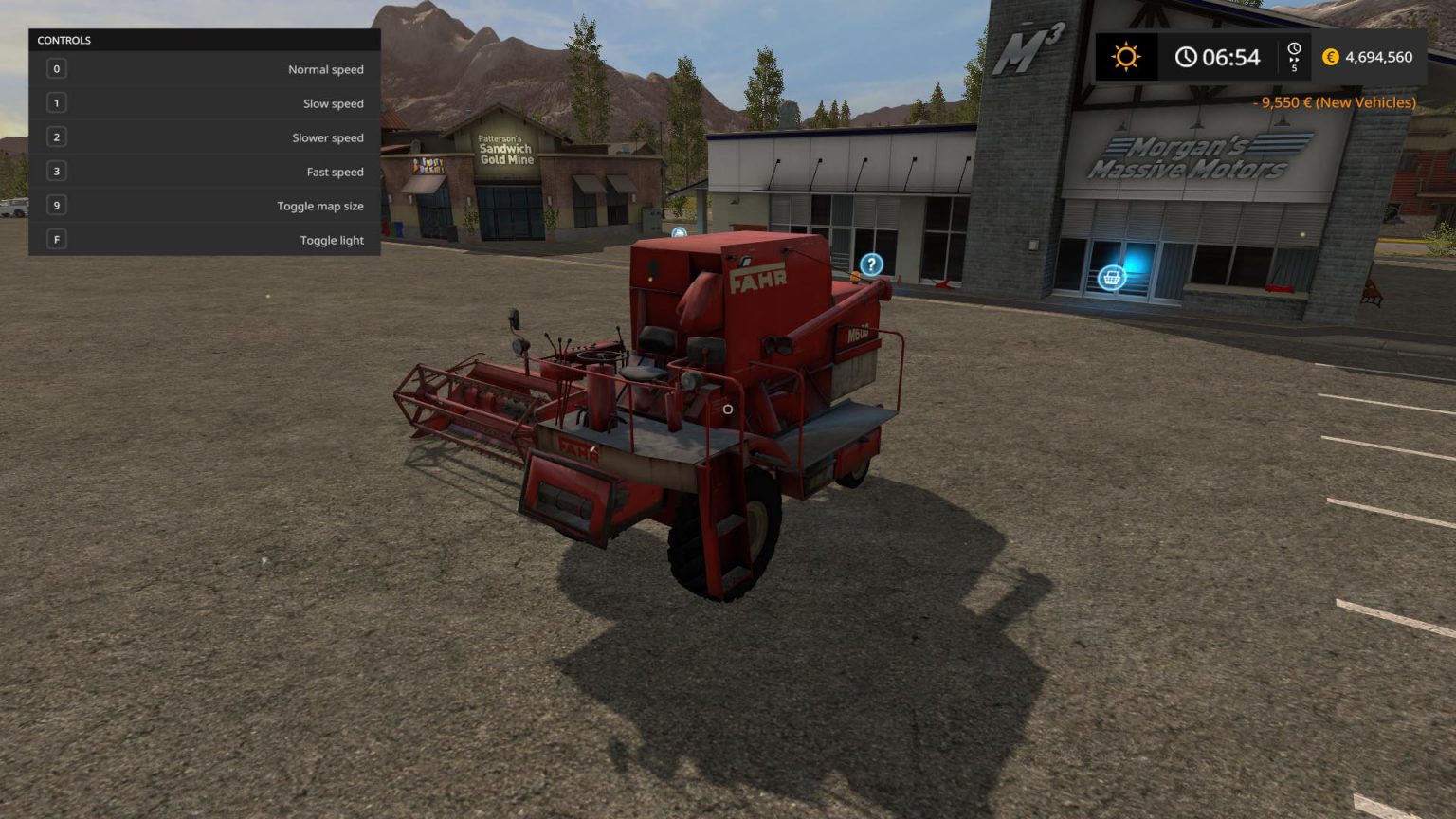Click the New Vehicles expense notification link
Viewport: 1456px width, 819px height.
[x=1335, y=102]
